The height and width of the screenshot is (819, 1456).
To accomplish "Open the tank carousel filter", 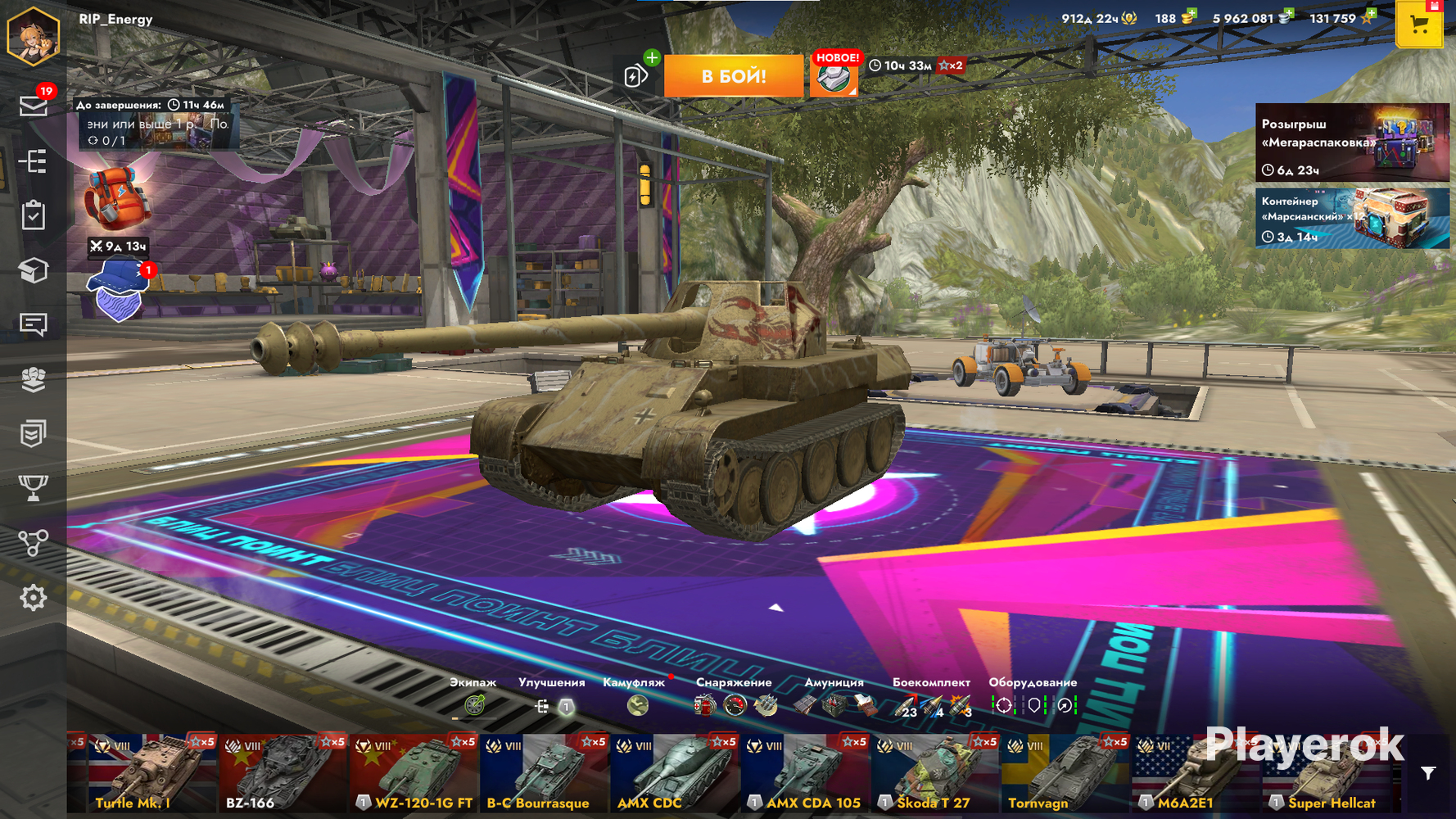I will click(x=1428, y=773).
